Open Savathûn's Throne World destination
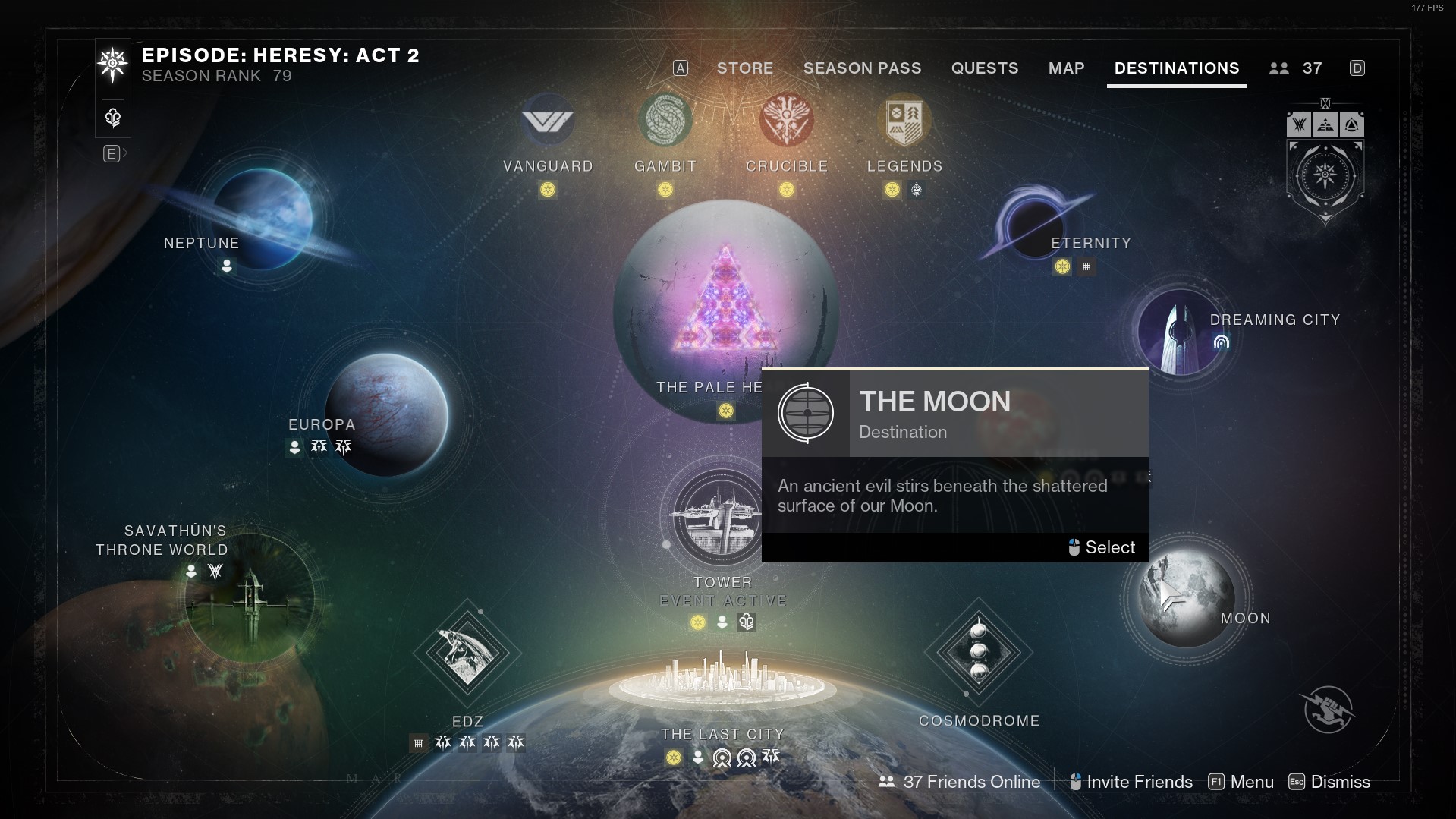The width and height of the screenshot is (1456, 819). (249, 598)
